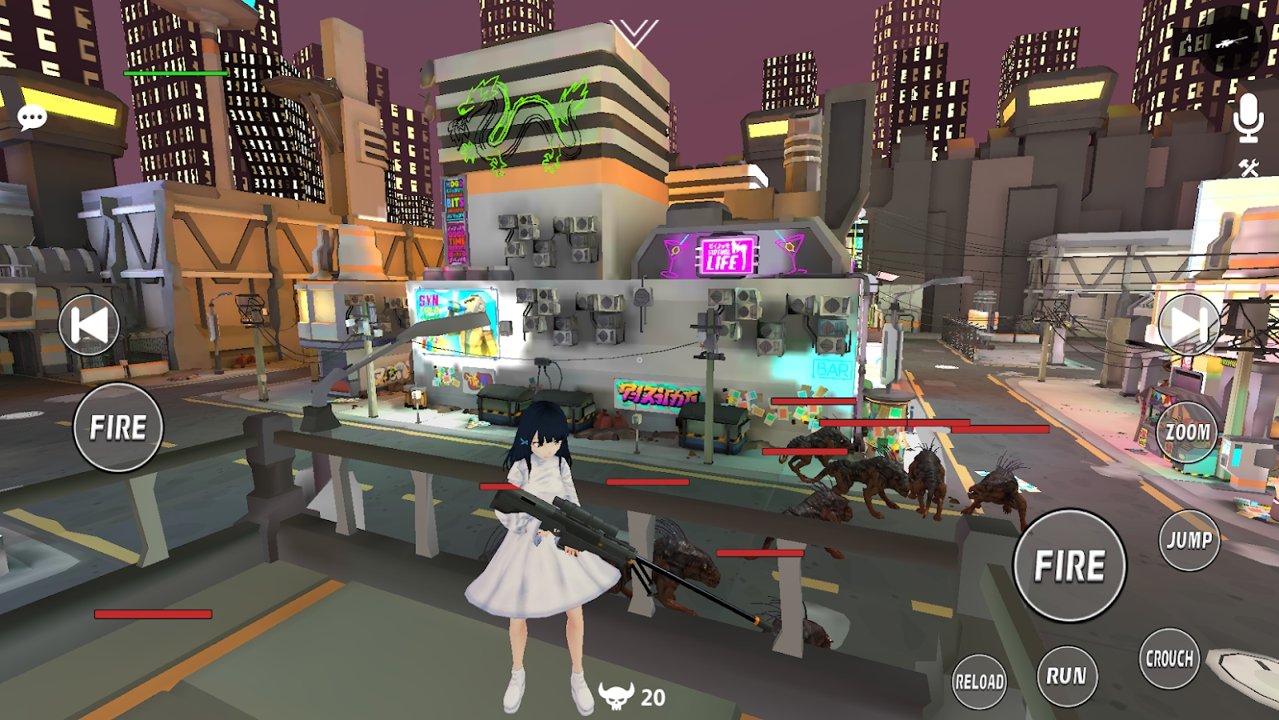Image resolution: width=1279 pixels, height=720 pixels.
Task: Reload the weapon with RELOAD
Action: click(x=978, y=681)
